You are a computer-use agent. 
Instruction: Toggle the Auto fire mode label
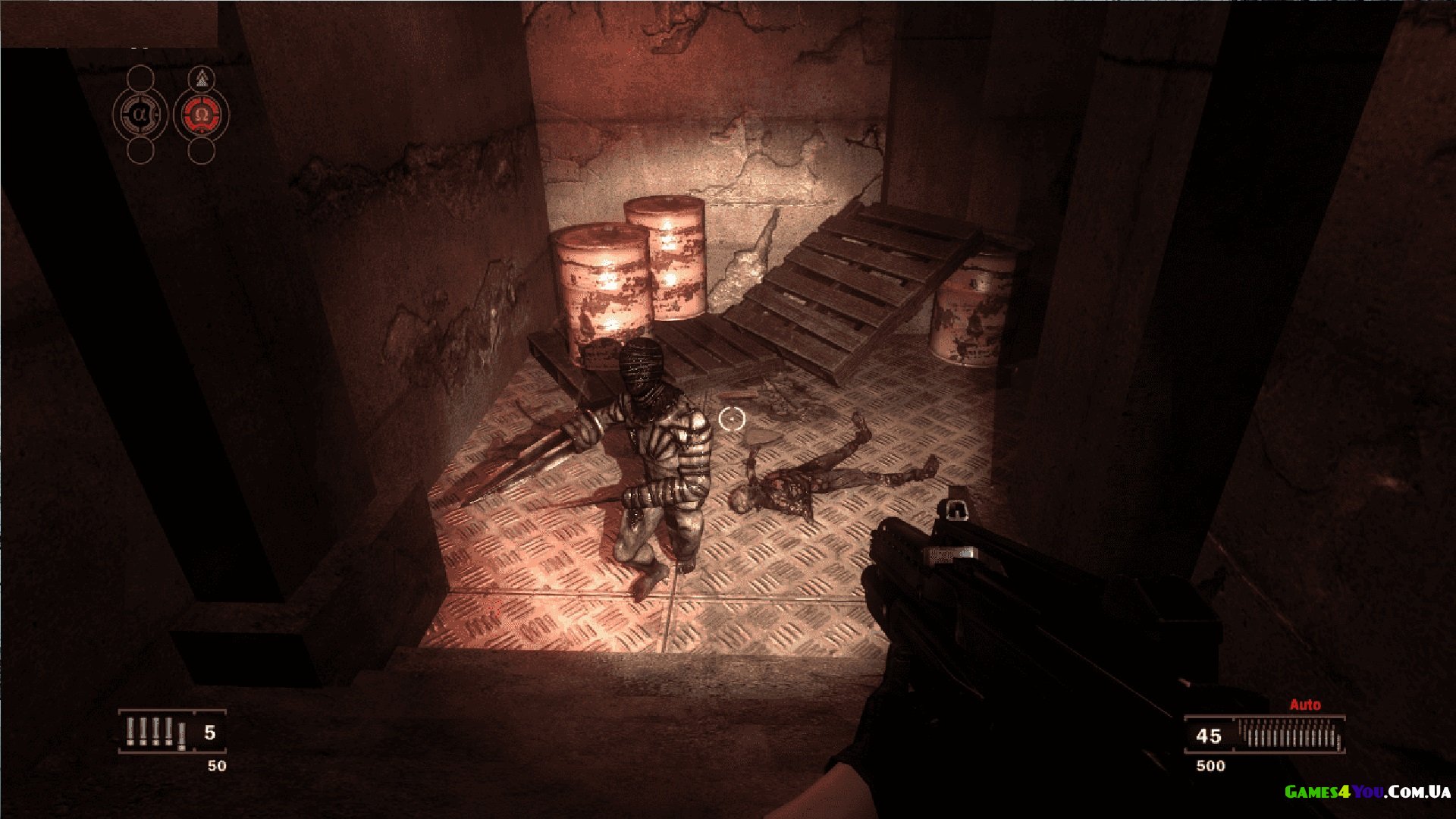click(x=1305, y=704)
